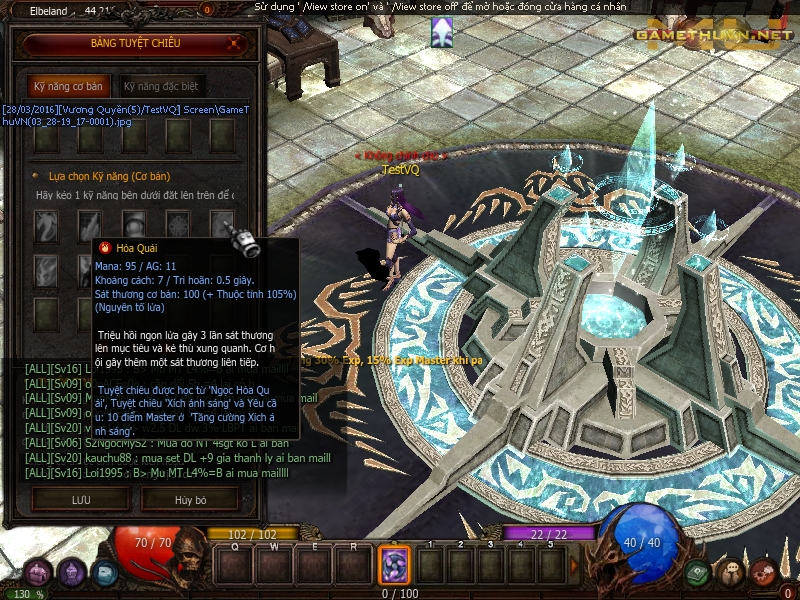
Task: Open the Kỹ năng đặc biệt tab
Action: pyautogui.click(x=161, y=86)
